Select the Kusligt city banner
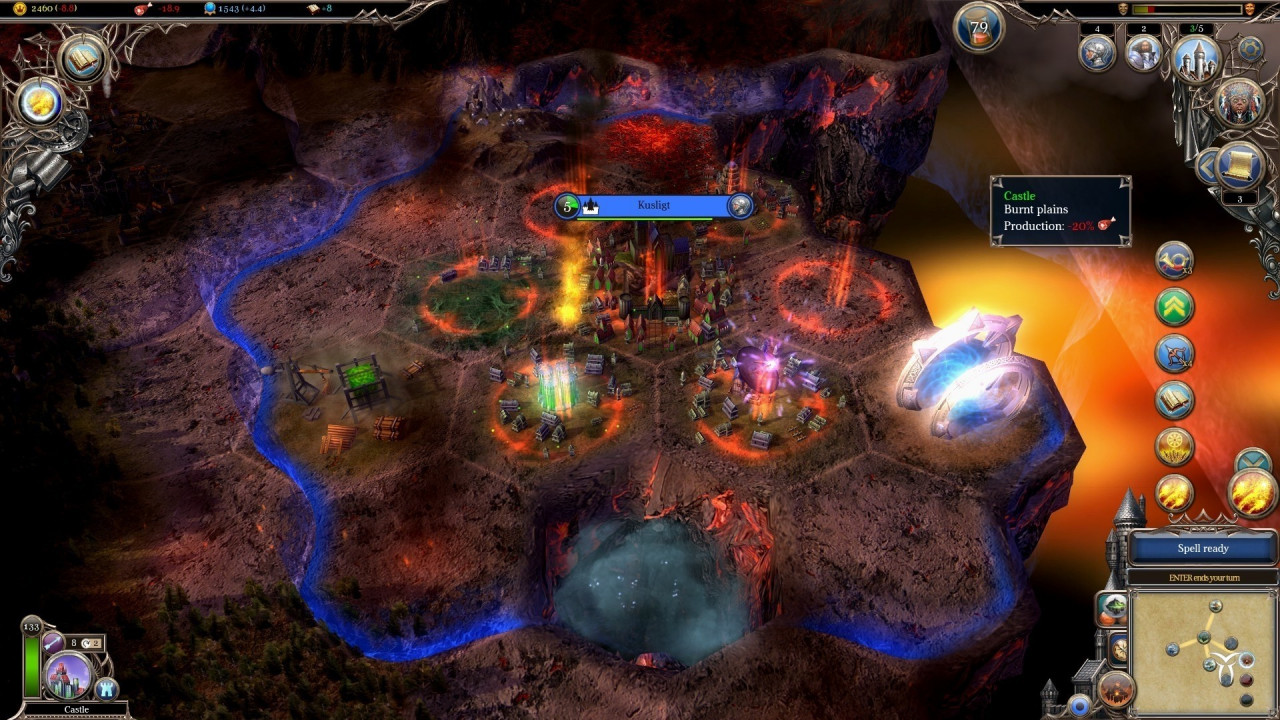Image resolution: width=1280 pixels, height=720 pixels. click(654, 206)
